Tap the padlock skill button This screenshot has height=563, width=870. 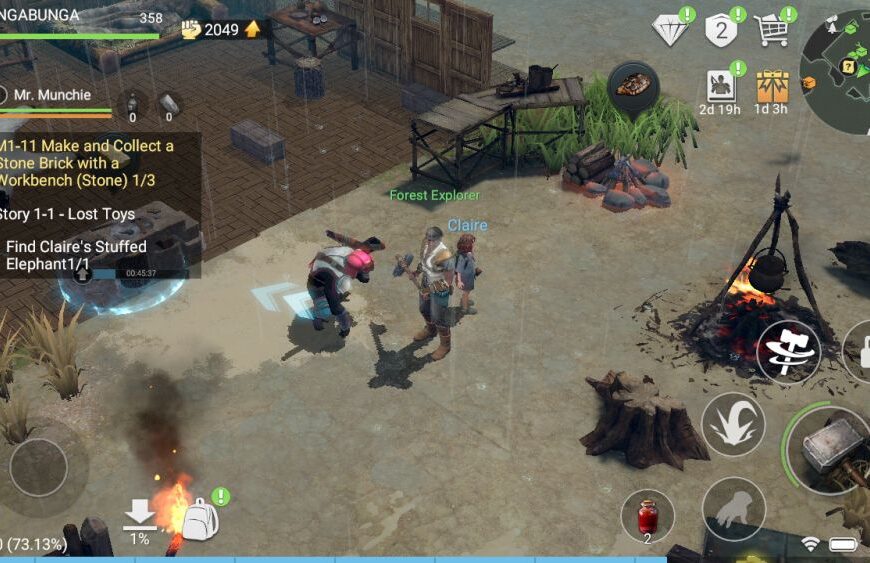[860, 352]
